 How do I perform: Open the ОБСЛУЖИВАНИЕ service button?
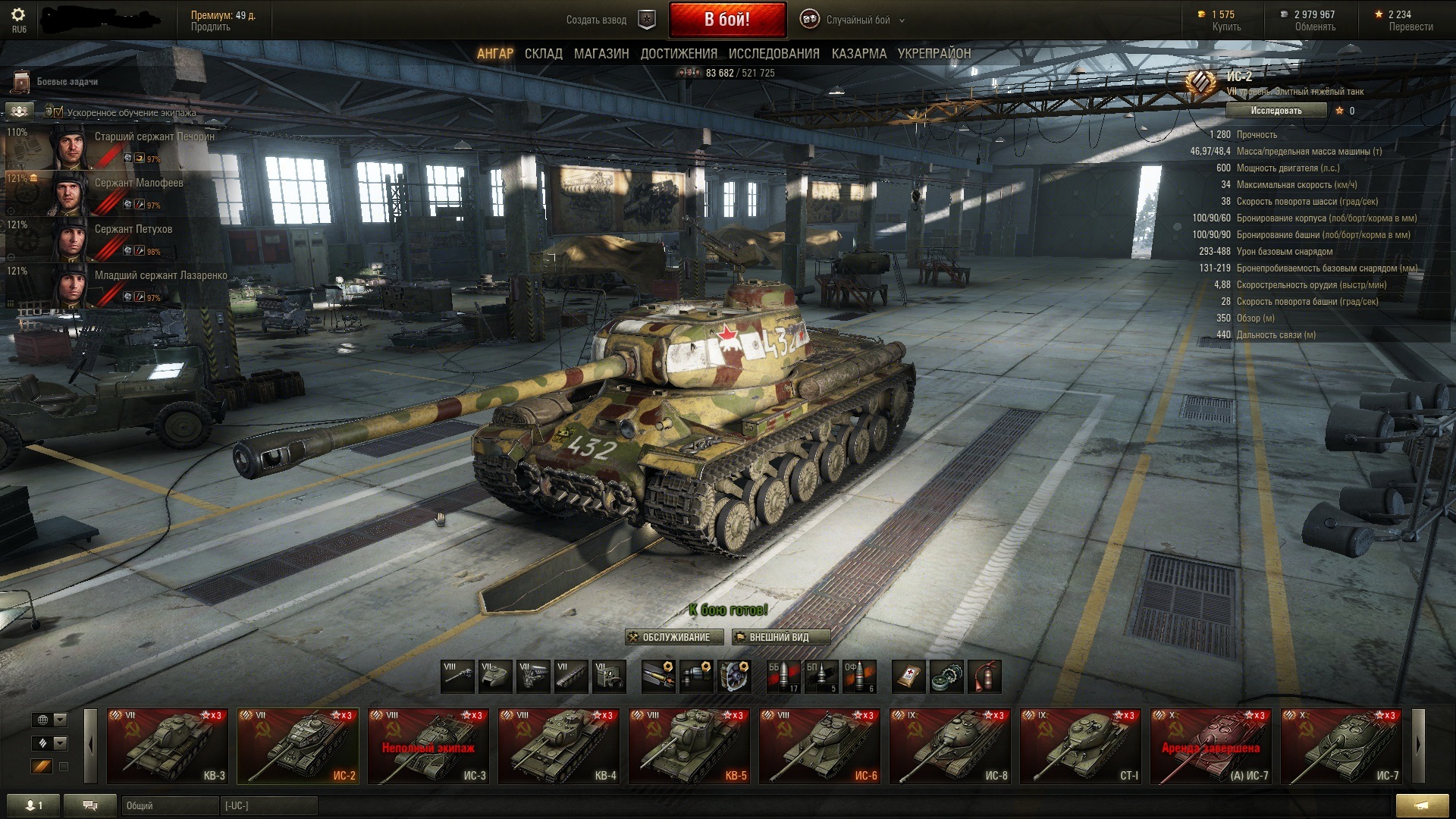pyautogui.click(x=670, y=637)
